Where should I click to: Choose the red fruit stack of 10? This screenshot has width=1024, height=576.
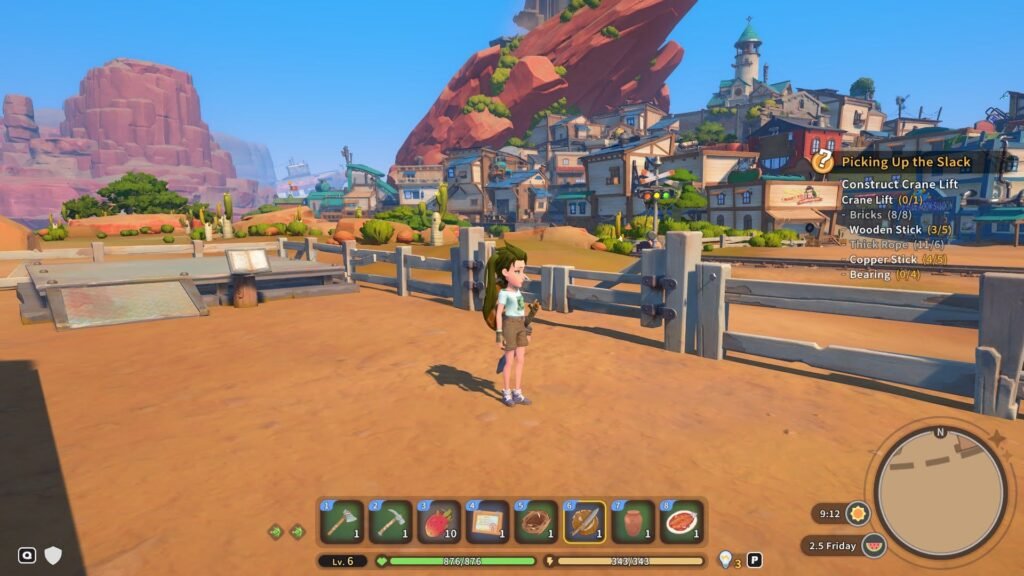coord(439,522)
